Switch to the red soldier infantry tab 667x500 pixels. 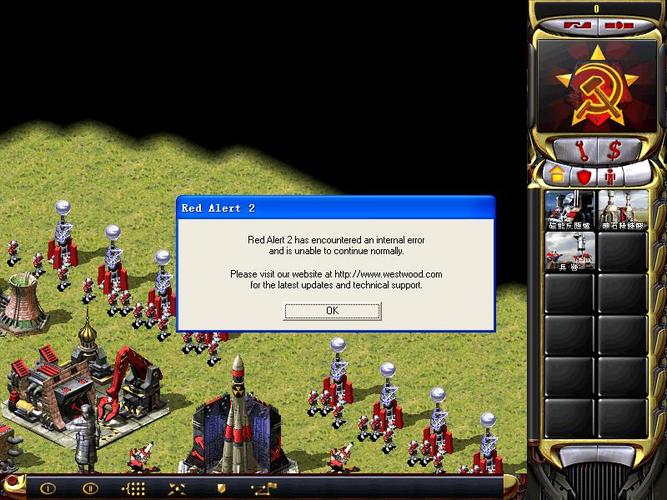click(610, 176)
